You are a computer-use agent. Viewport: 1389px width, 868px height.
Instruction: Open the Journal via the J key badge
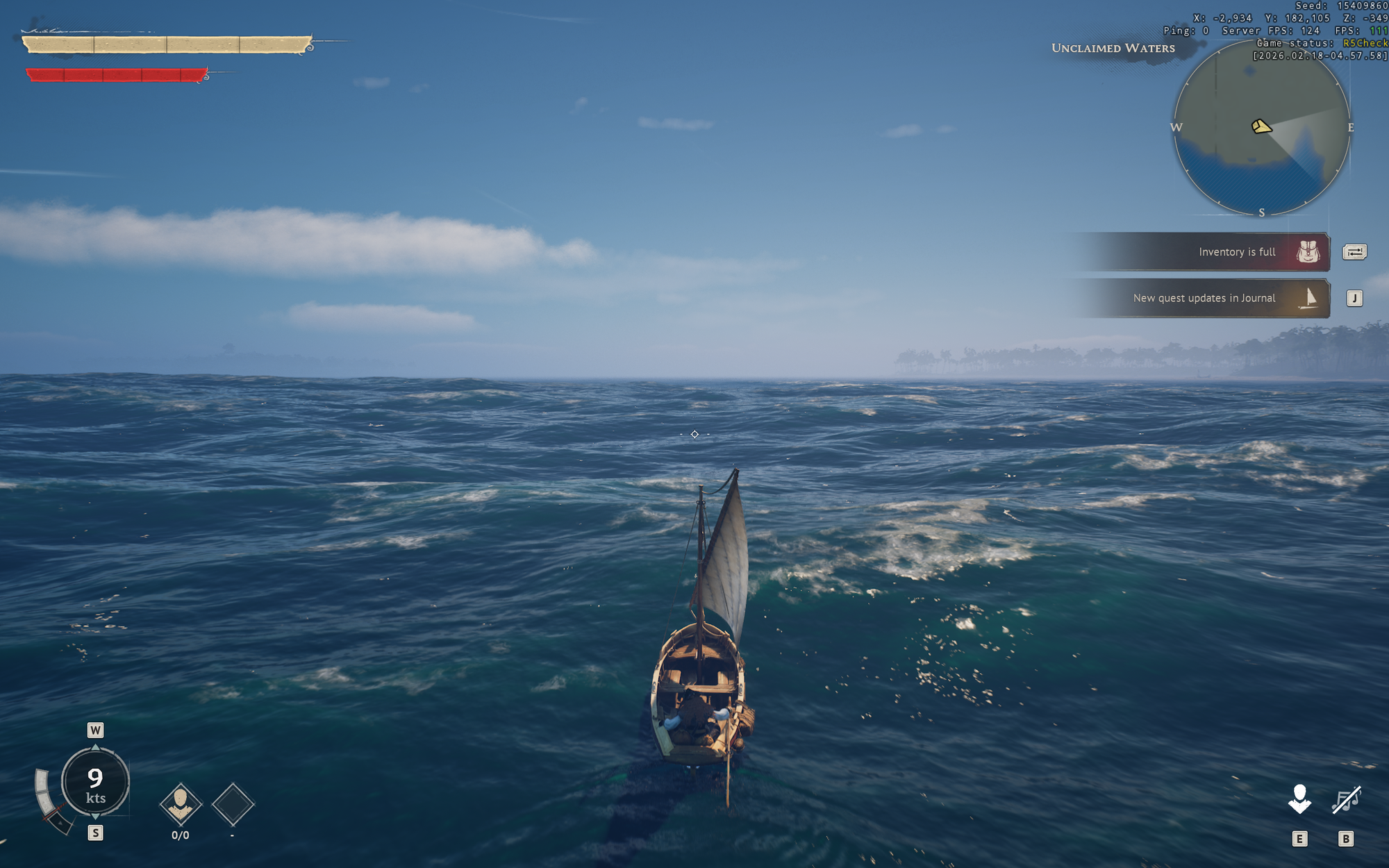coord(1354,298)
